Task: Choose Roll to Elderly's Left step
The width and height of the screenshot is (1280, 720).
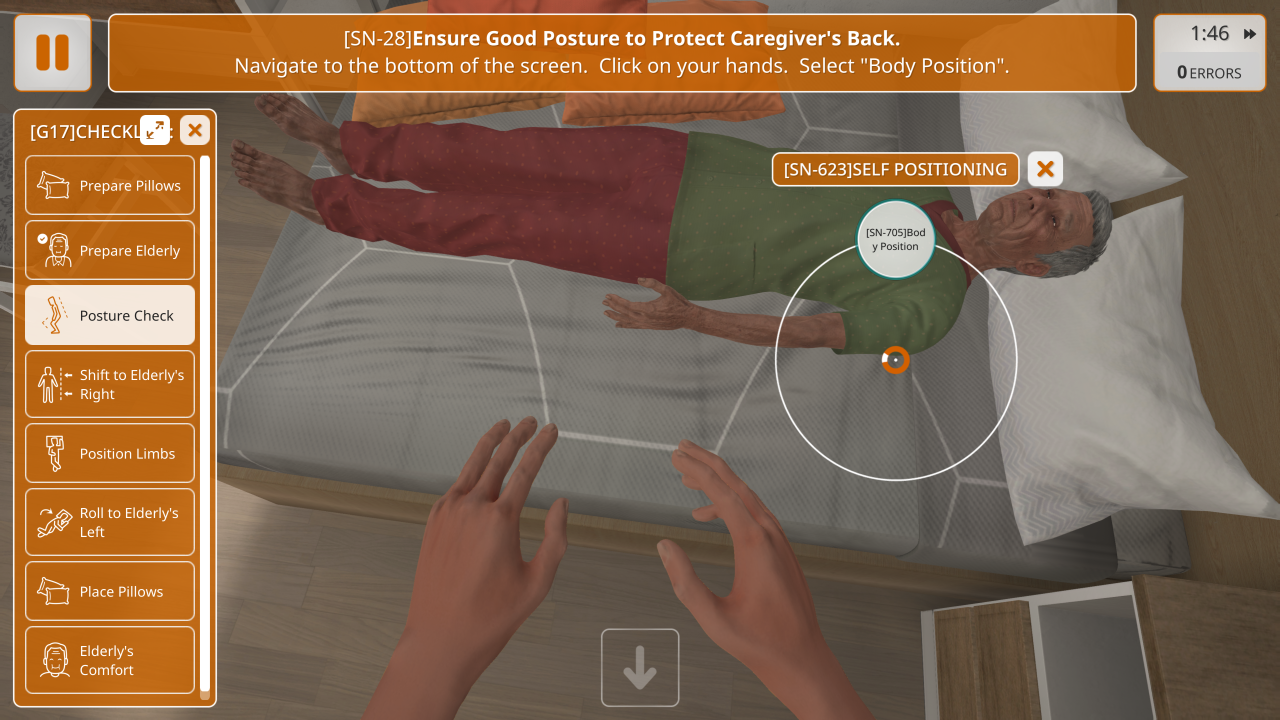Action: coord(110,522)
